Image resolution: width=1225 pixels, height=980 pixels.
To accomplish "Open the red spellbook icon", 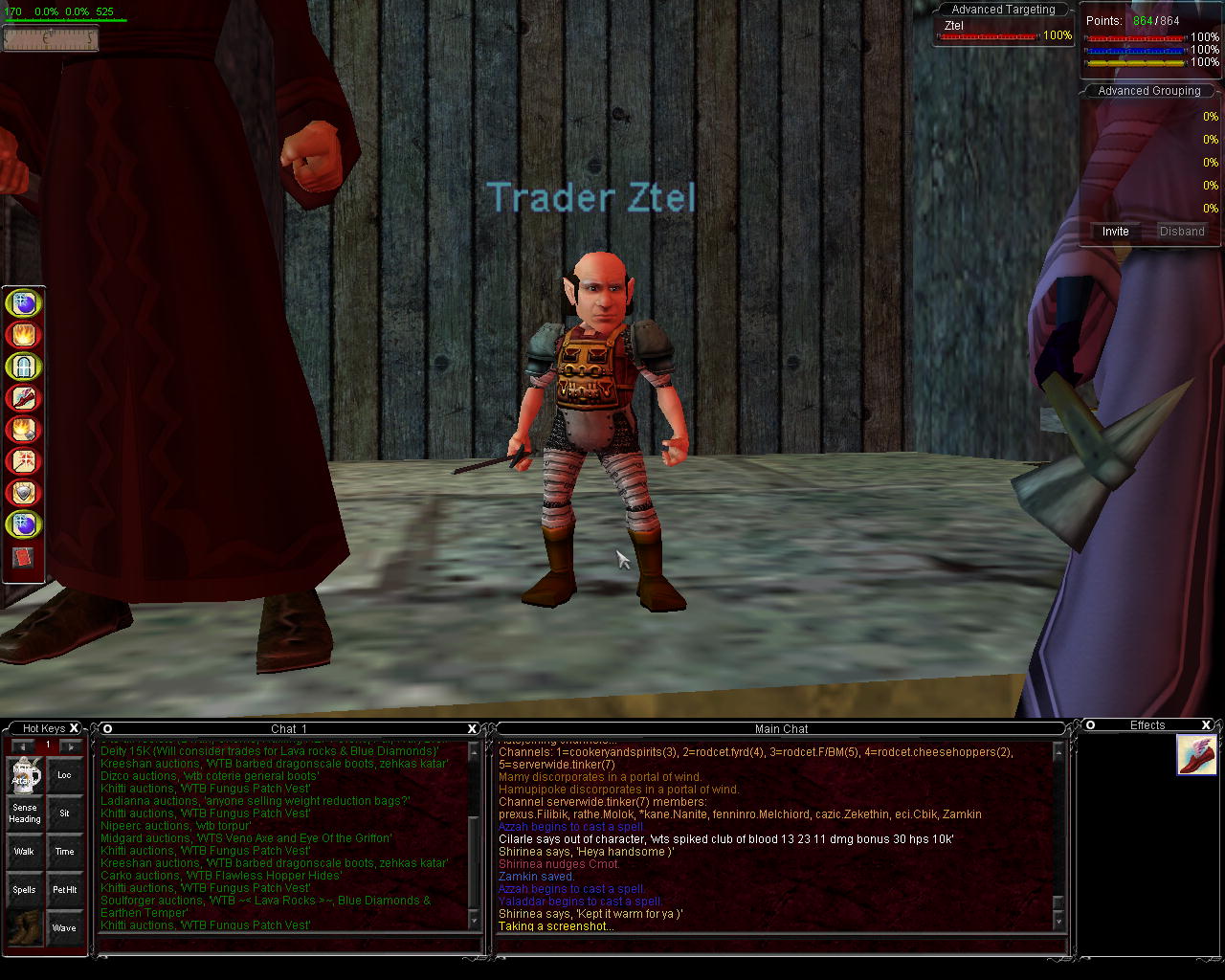I will tap(23, 557).
